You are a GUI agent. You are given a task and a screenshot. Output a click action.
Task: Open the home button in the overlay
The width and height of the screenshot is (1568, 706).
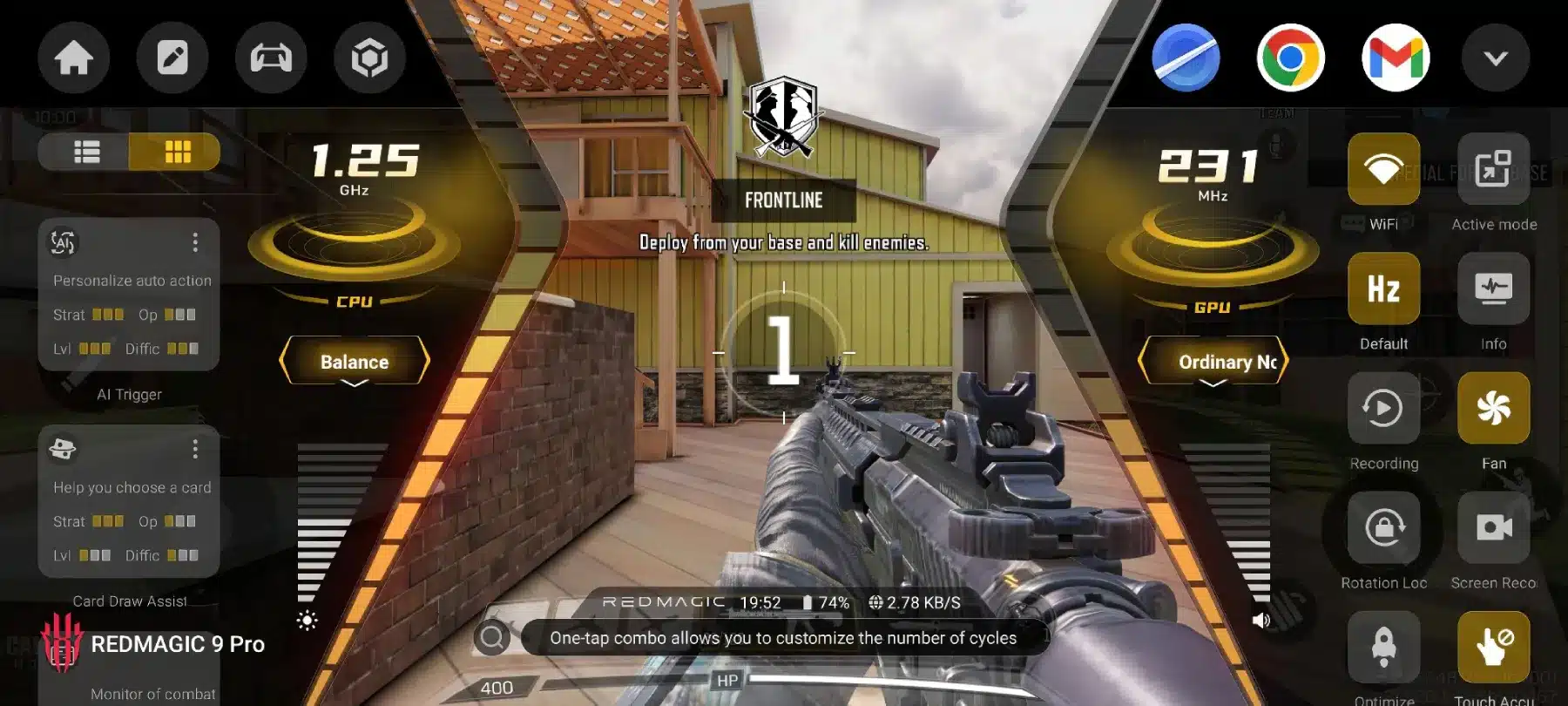(x=74, y=58)
